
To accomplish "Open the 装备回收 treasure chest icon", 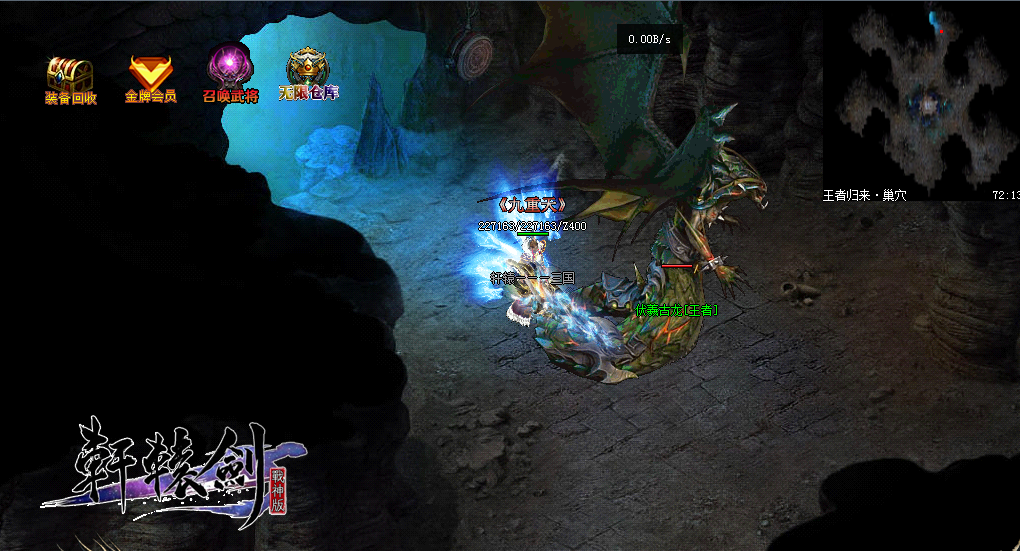I will coord(70,75).
